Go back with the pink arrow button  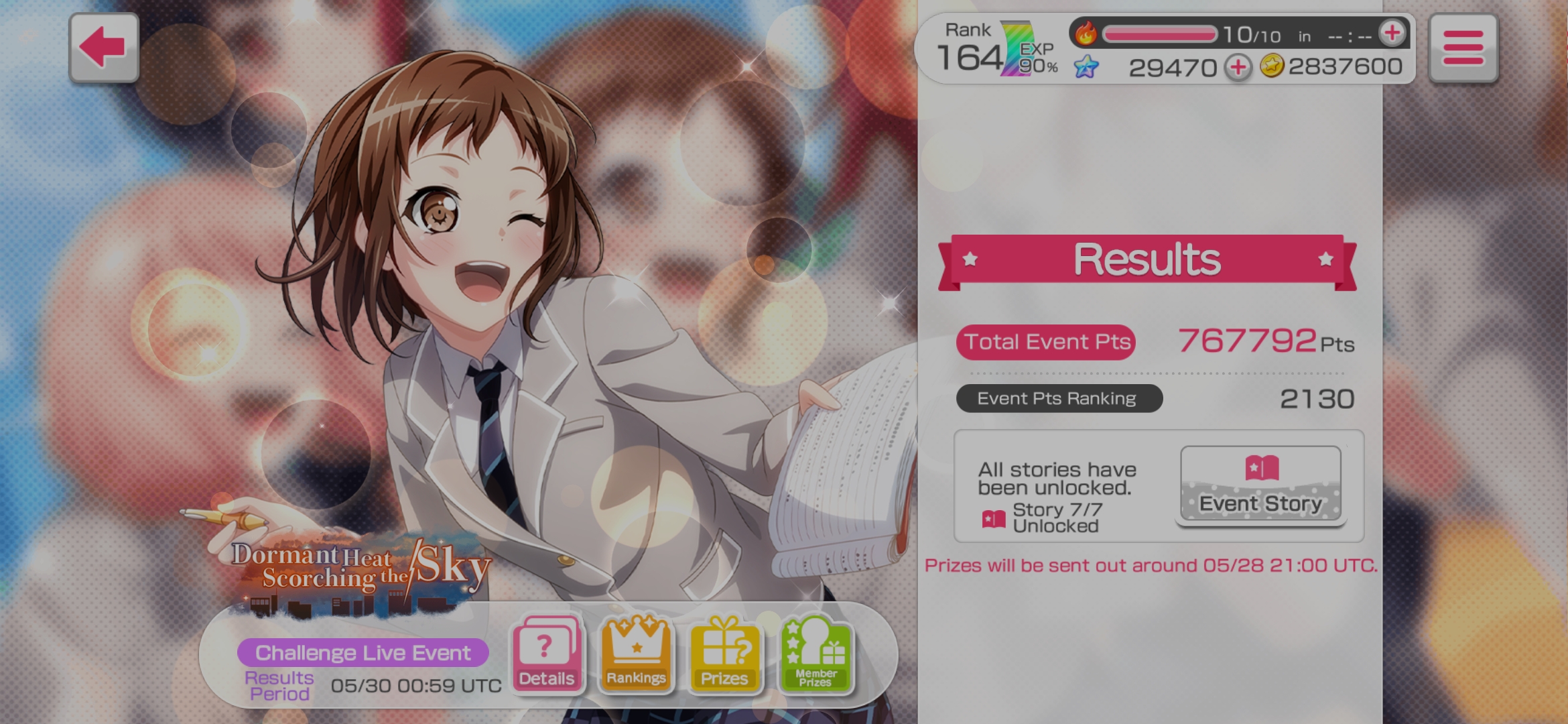point(104,48)
